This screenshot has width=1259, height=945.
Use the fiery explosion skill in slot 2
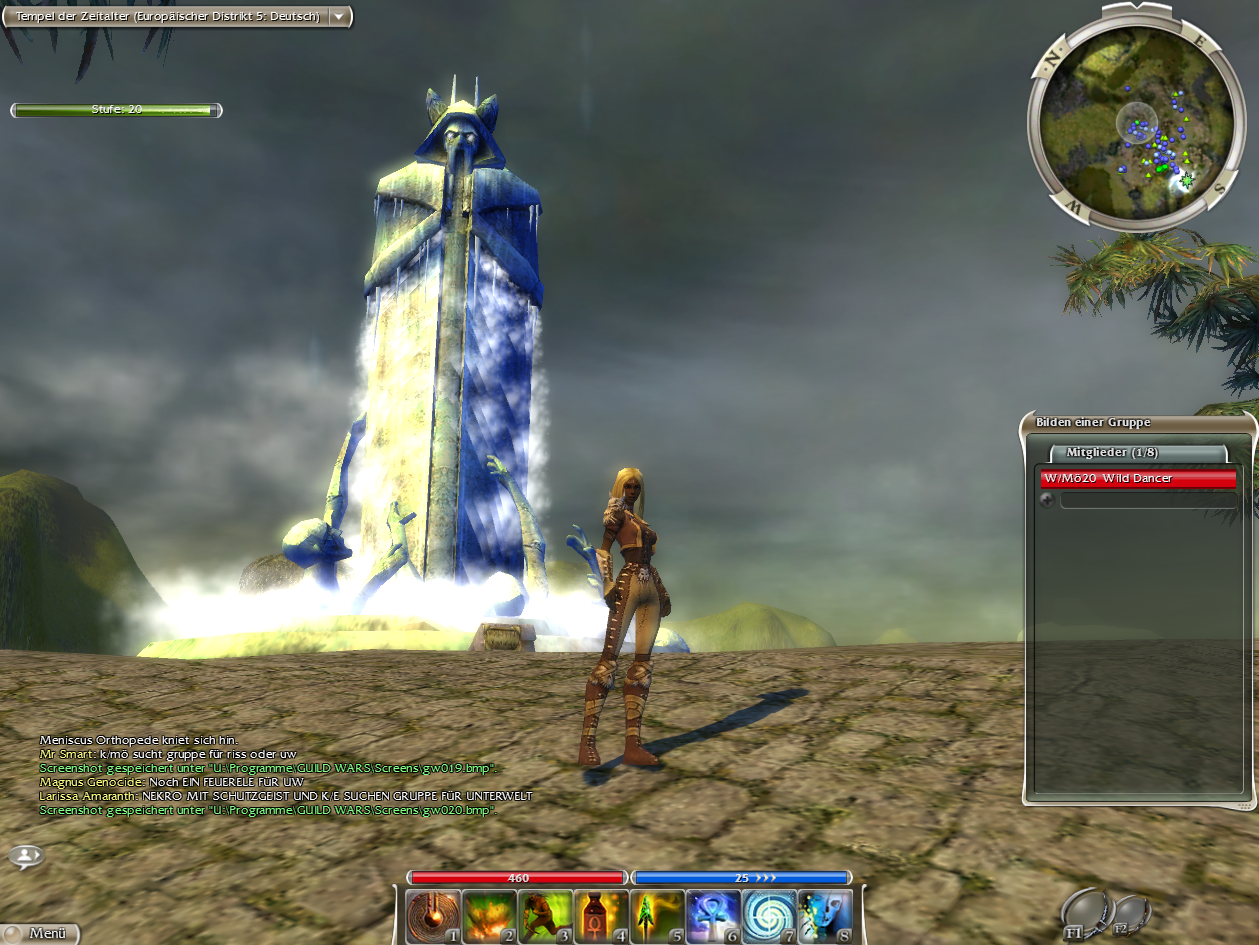pos(490,916)
